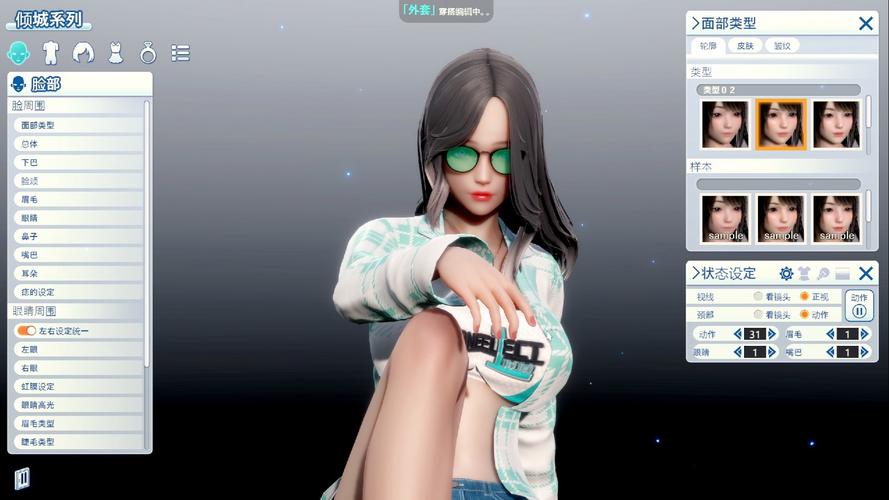Open the 眉毛 face menu entry
This screenshot has width=889, height=500.
[78, 199]
